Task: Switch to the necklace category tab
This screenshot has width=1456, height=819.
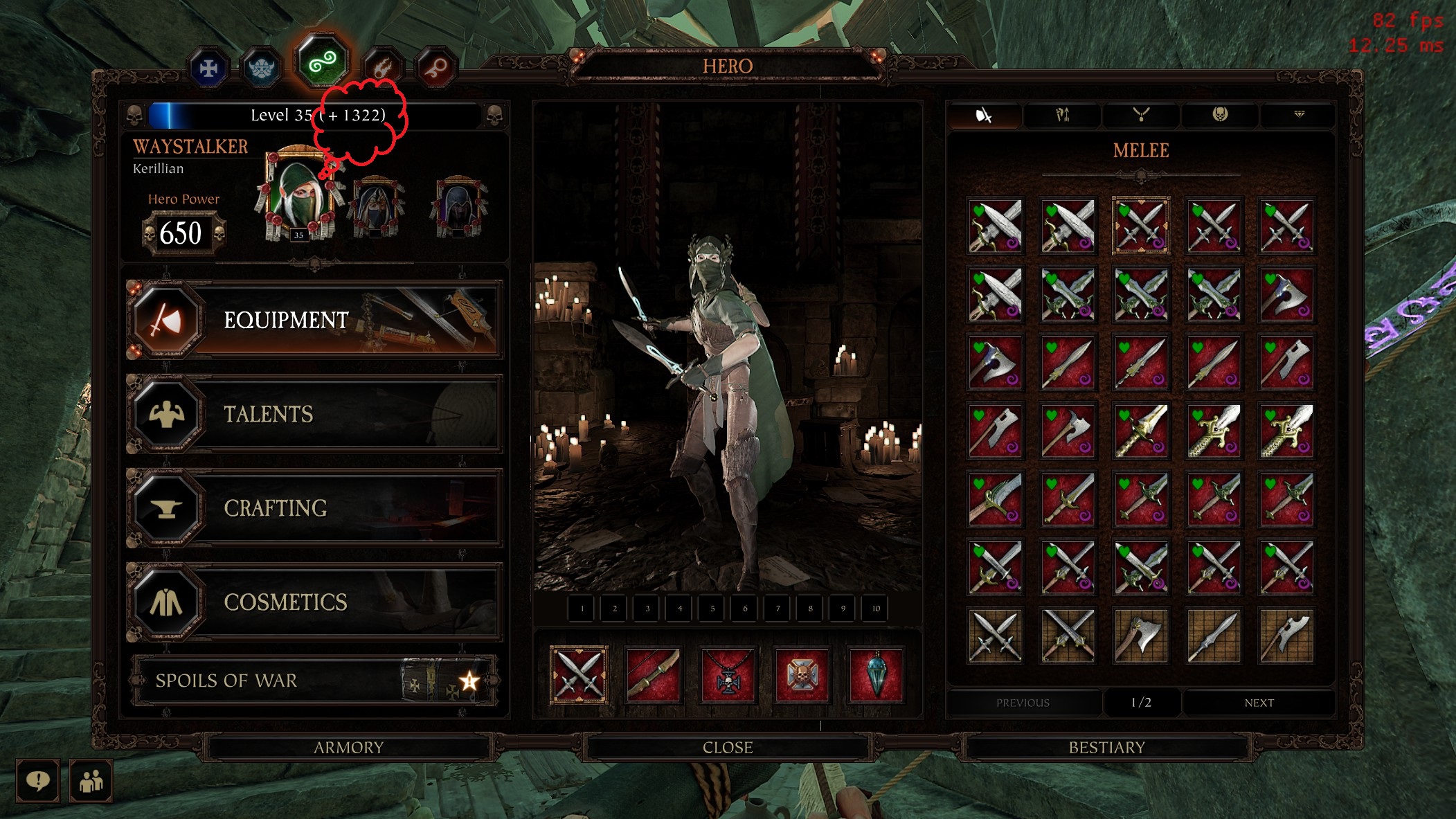Action: [x=1141, y=115]
